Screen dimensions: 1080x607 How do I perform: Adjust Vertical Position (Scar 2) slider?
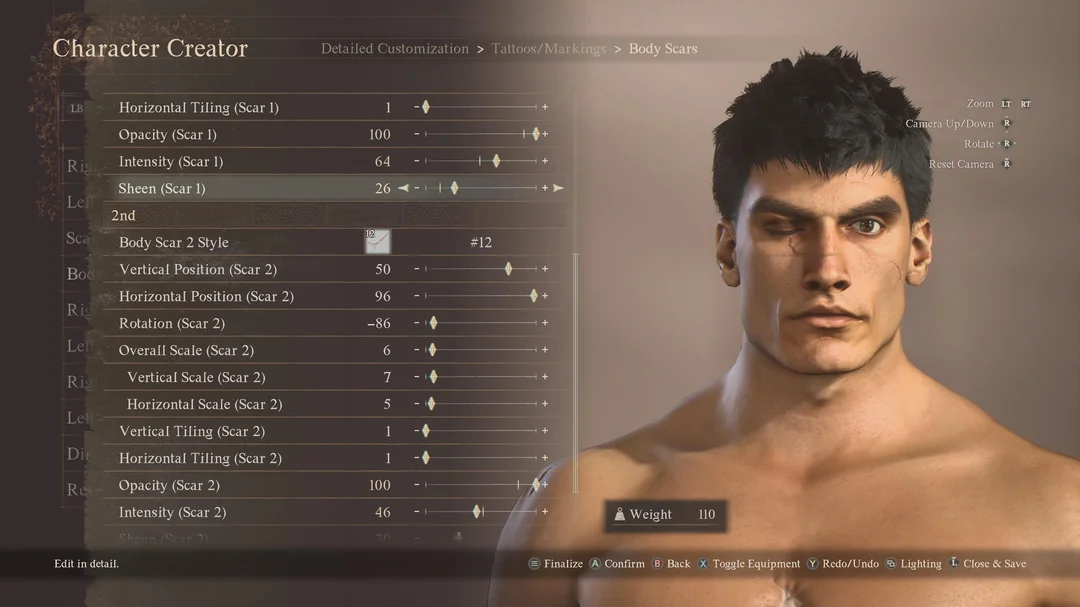click(x=509, y=269)
